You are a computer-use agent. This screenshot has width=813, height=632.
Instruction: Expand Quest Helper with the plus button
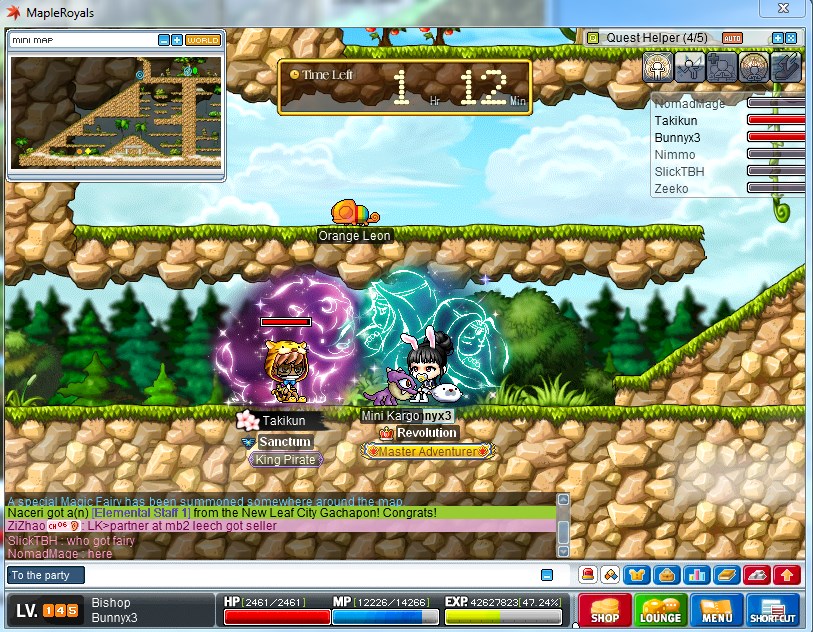tap(777, 38)
